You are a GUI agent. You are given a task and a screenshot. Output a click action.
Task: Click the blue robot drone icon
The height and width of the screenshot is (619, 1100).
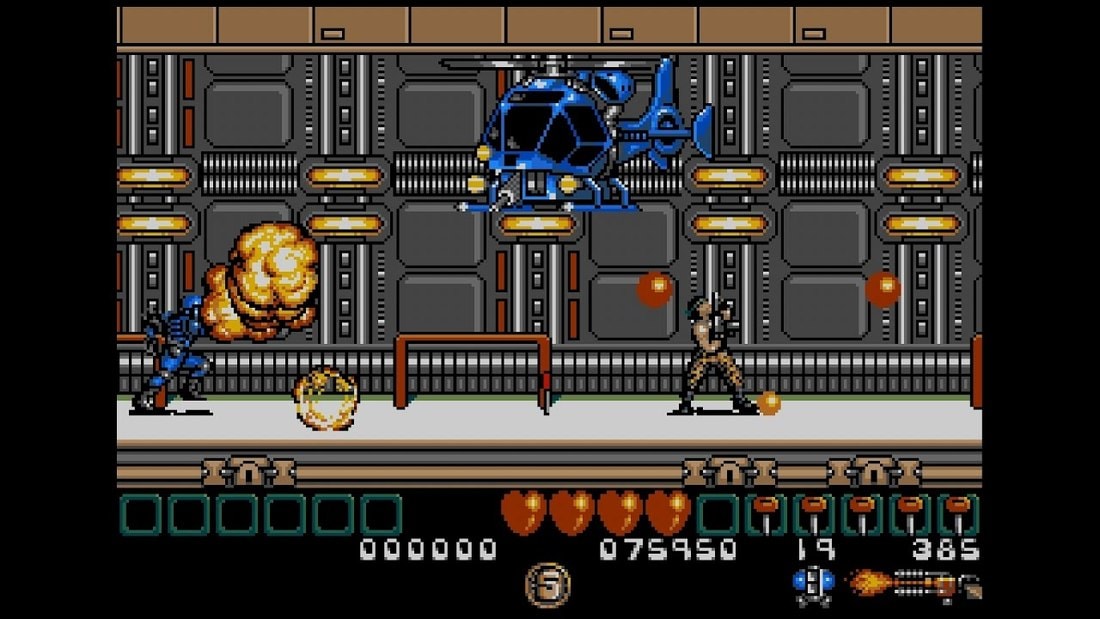tap(813, 584)
